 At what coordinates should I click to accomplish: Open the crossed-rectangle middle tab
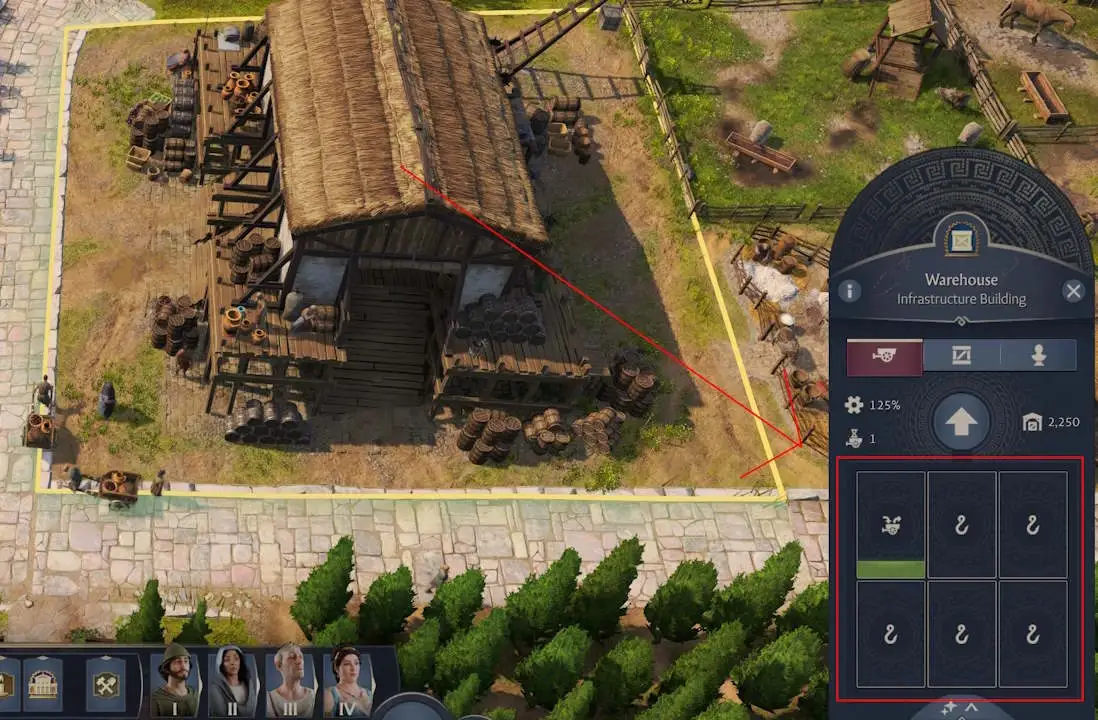[x=961, y=356]
